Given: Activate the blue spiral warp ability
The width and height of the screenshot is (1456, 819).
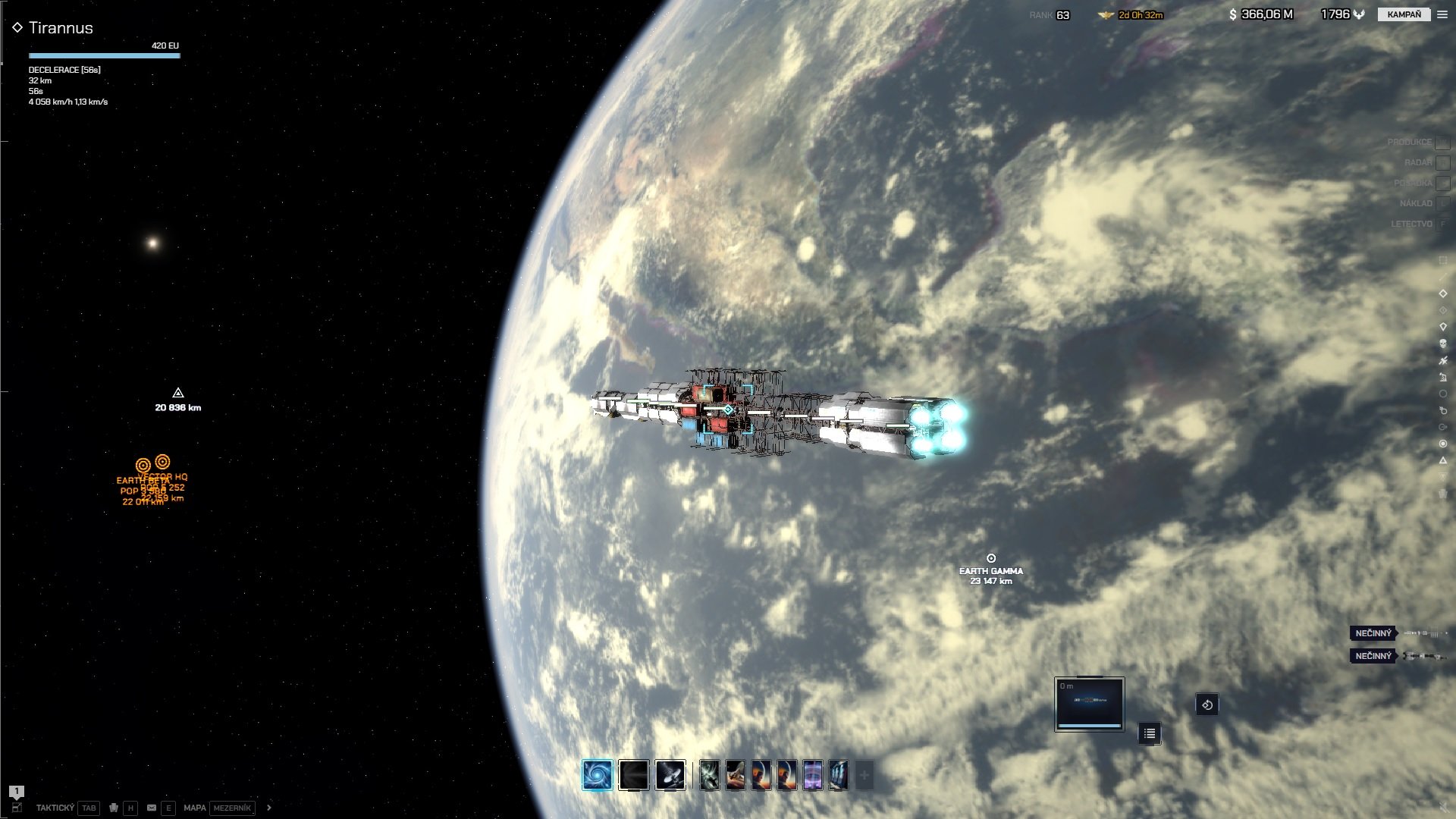Looking at the screenshot, I should 598,775.
